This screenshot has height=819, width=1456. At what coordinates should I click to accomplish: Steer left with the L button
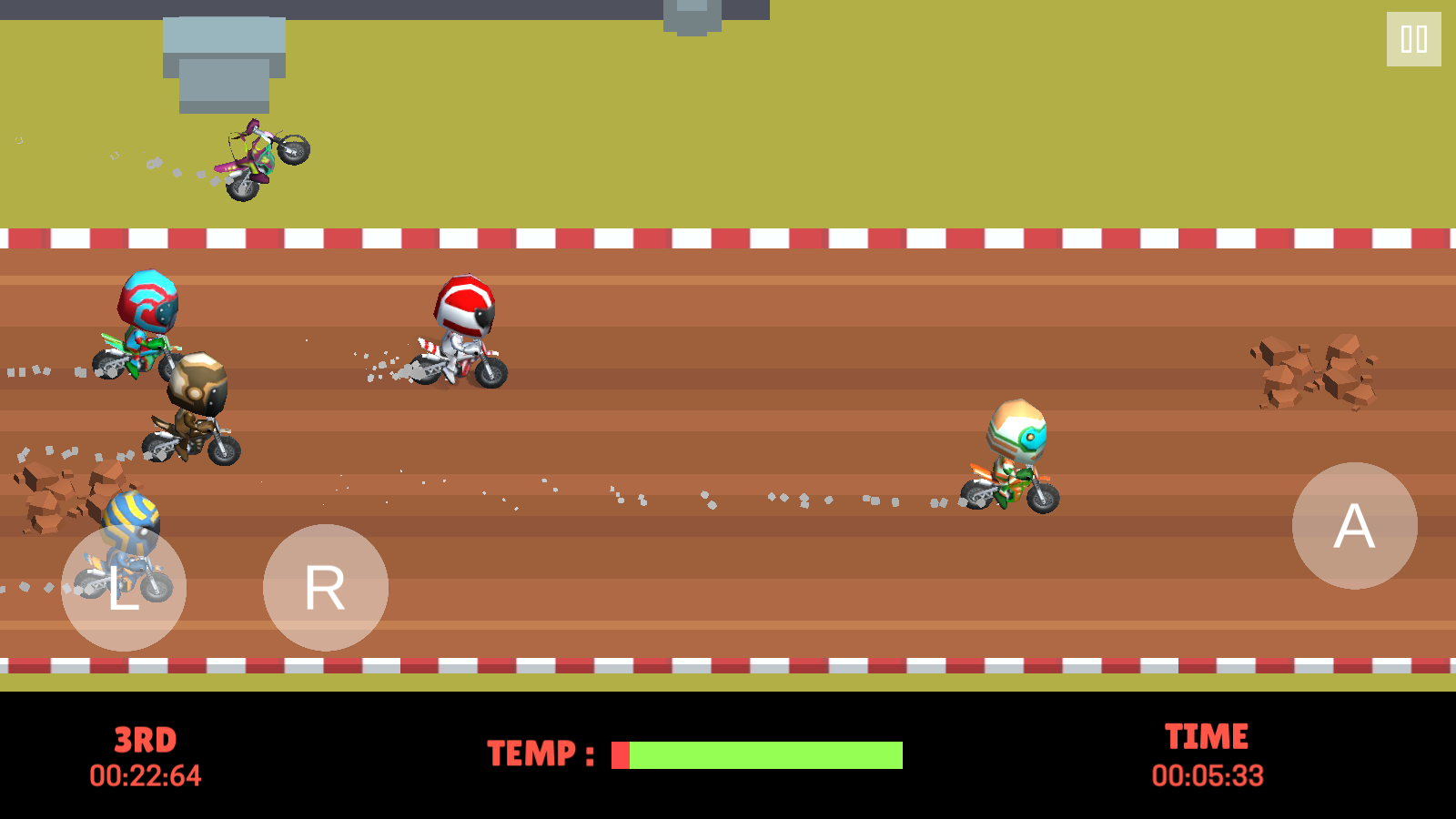124,588
